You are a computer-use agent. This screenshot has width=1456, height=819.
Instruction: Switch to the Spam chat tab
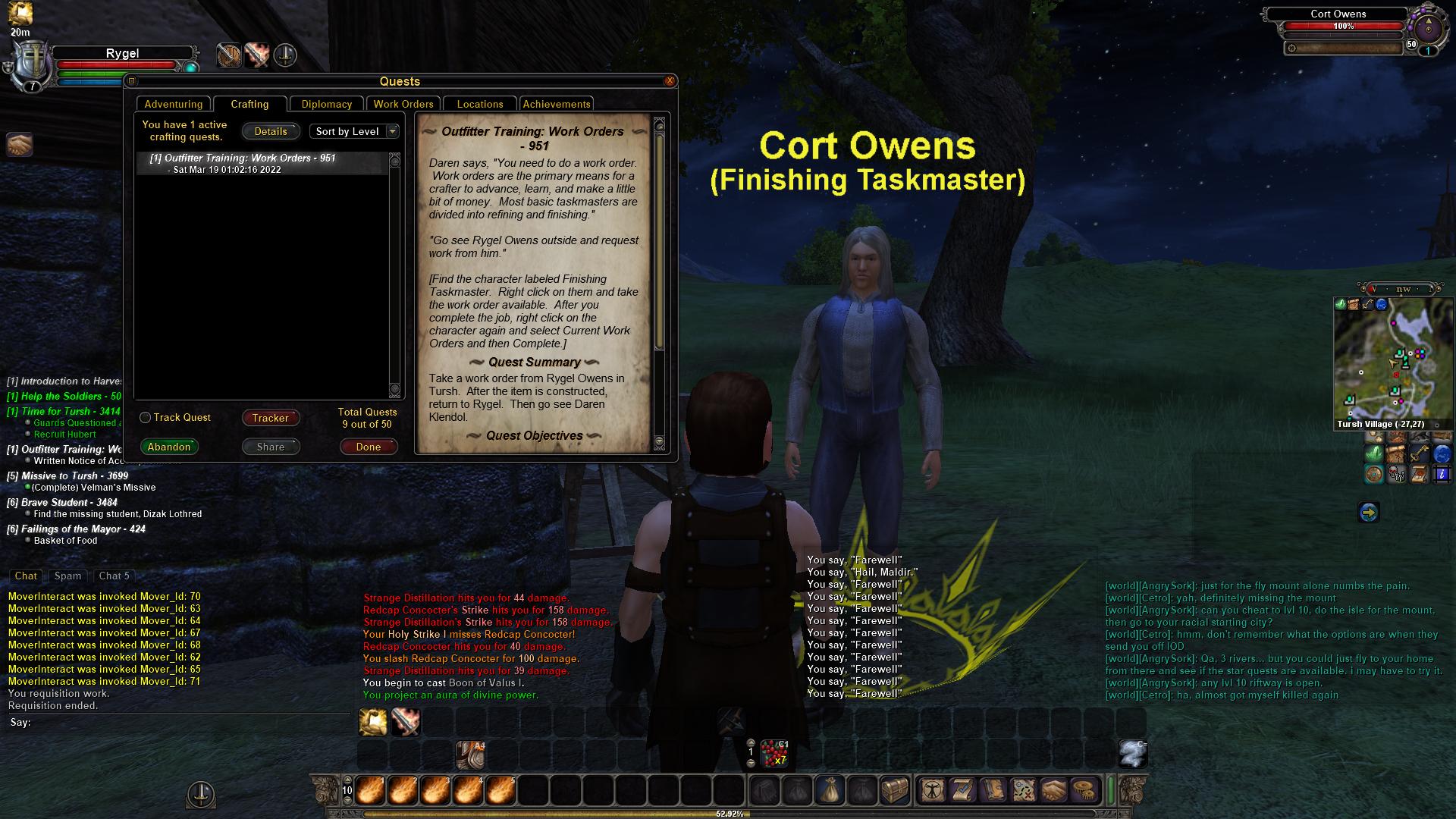click(x=67, y=576)
